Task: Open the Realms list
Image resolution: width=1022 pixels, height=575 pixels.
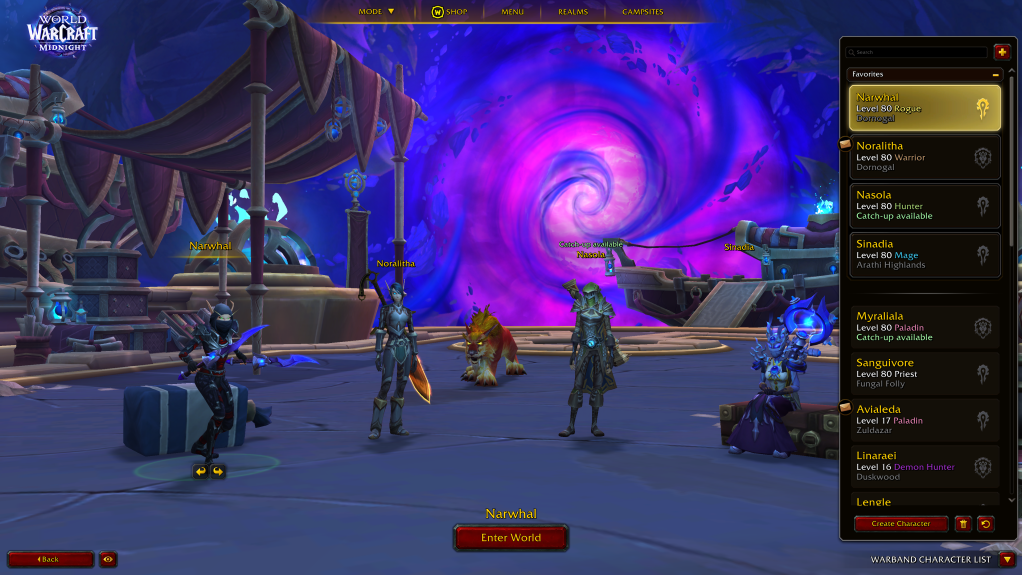Action: tap(572, 12)
